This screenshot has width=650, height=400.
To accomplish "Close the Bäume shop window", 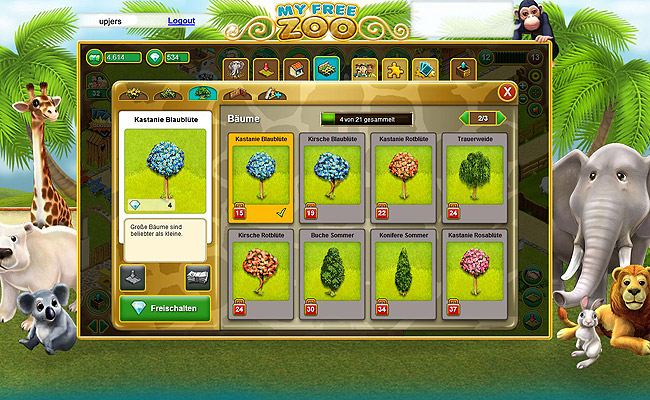I will tap(507, 93).
